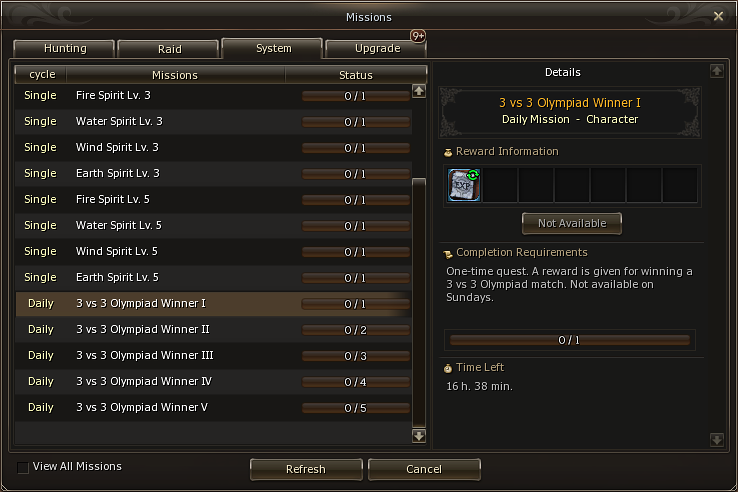Select the System tab

click(x=272, y=48)
